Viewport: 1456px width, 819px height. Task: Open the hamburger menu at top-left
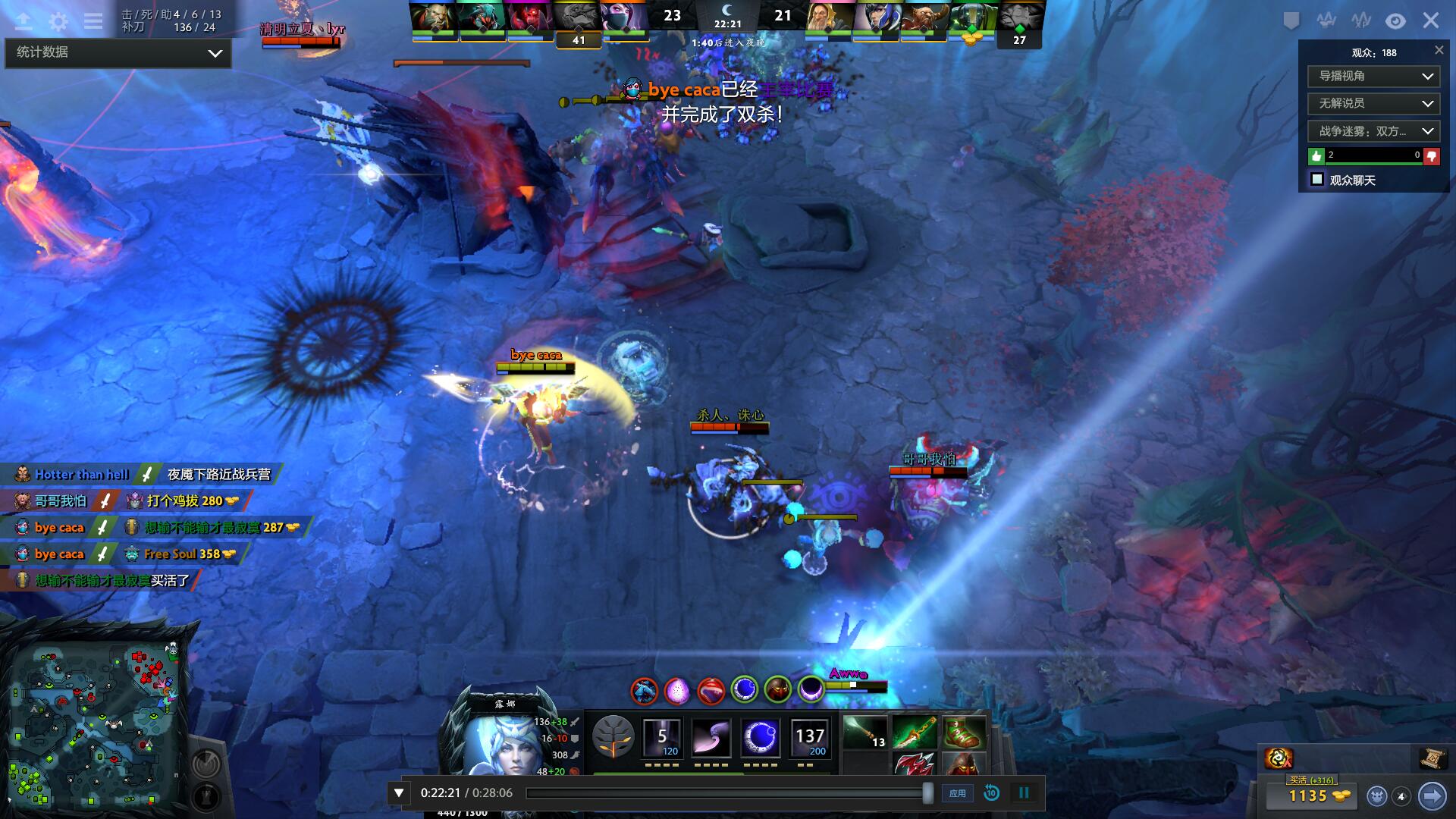(x=93, y=21)
